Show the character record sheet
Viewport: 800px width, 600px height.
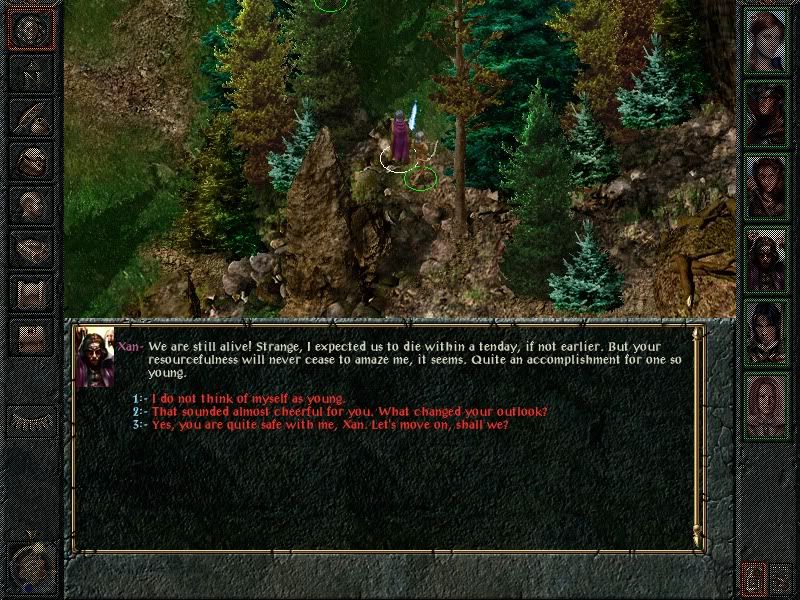31,204
